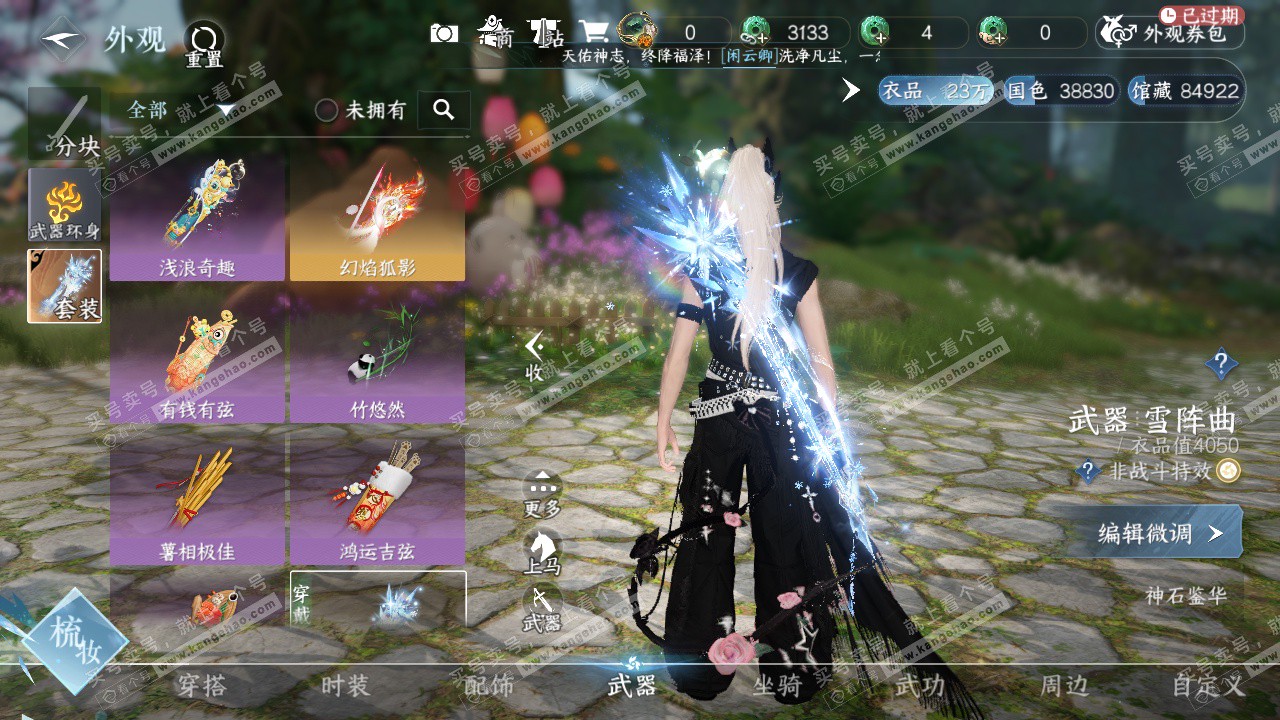
Task: Choose the 竹悠然 panda weapon skin
Action: (377, 359)
